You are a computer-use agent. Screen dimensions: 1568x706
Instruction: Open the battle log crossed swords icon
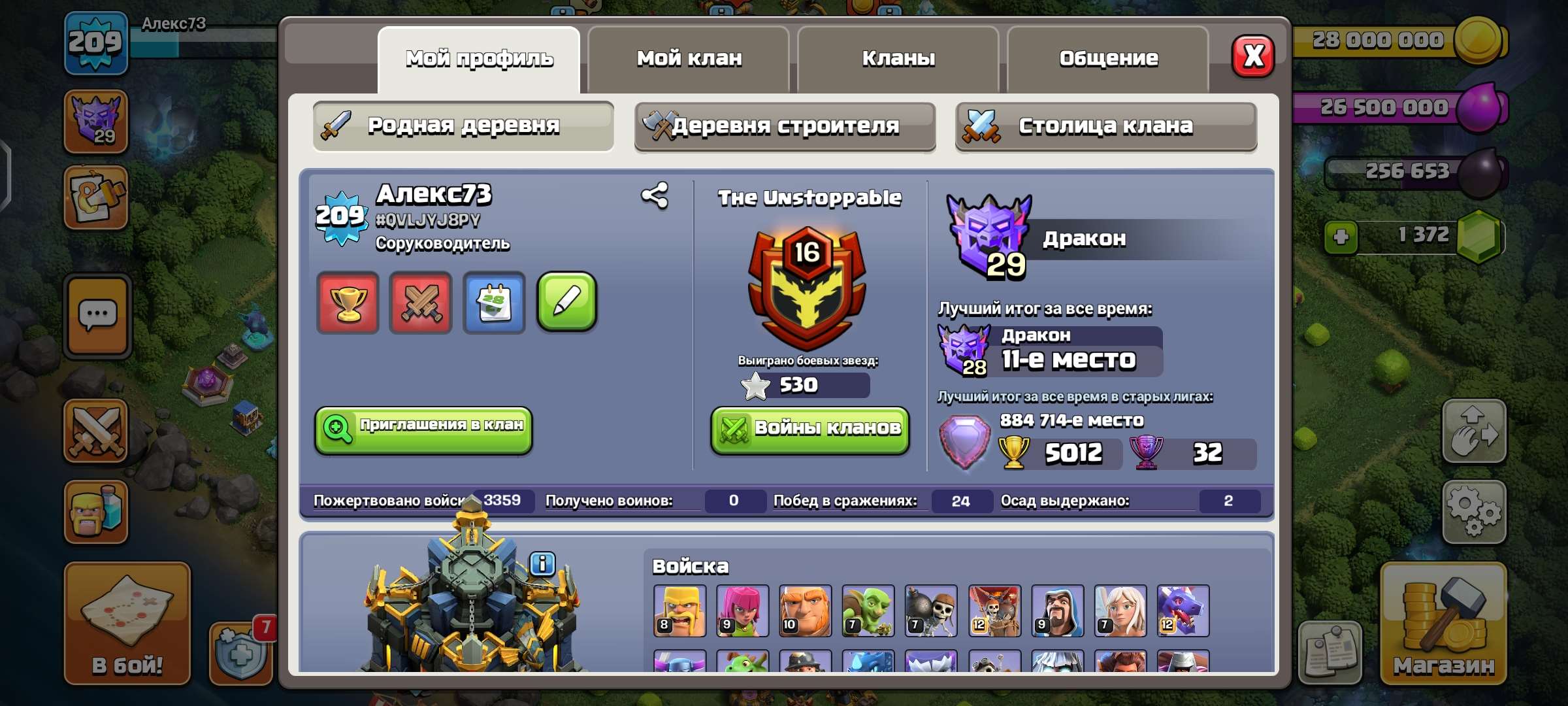pos(420,303)
